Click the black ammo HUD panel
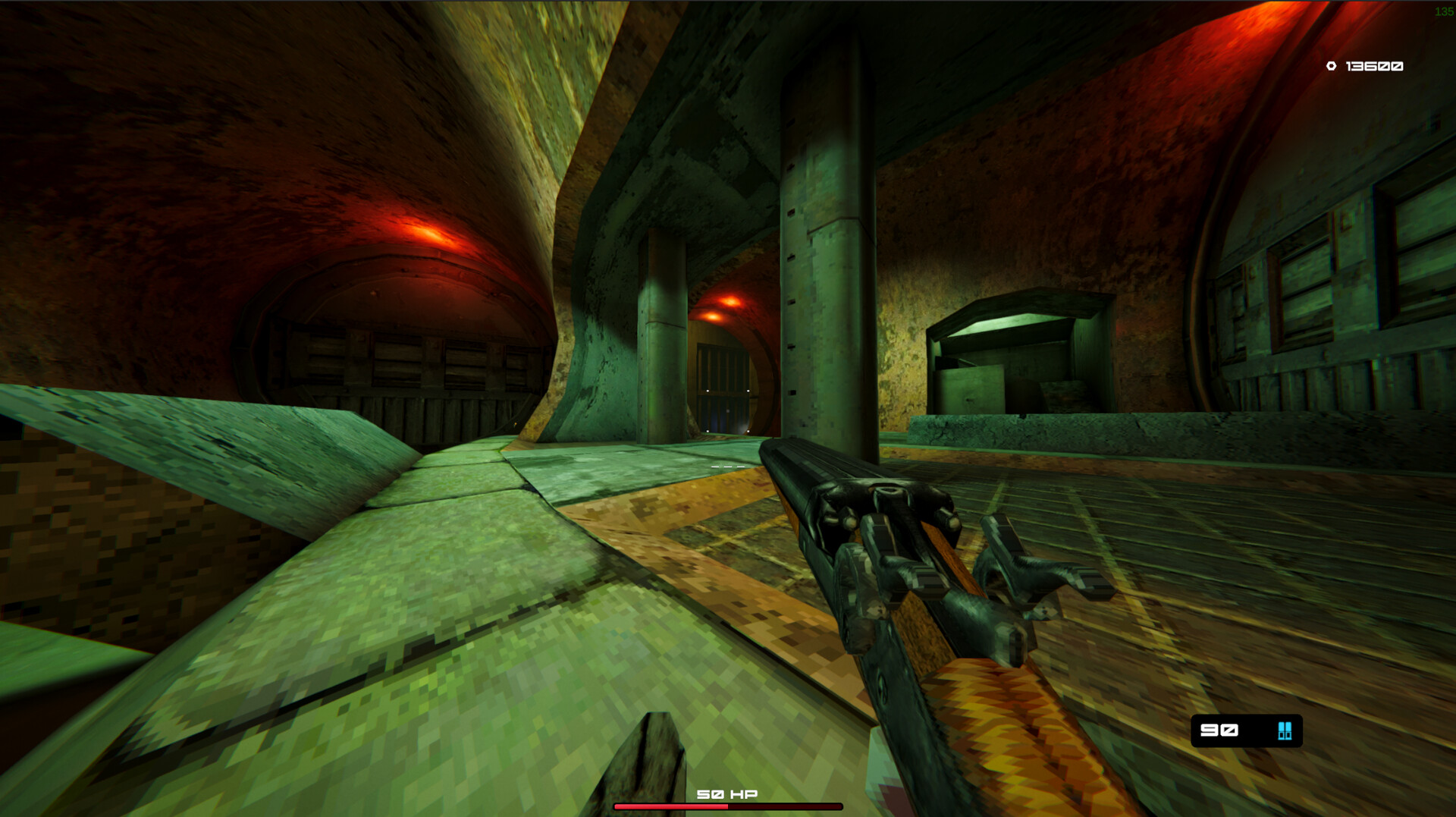The height and width of the screenshot is (817, 1456). tap(1250, 730)
